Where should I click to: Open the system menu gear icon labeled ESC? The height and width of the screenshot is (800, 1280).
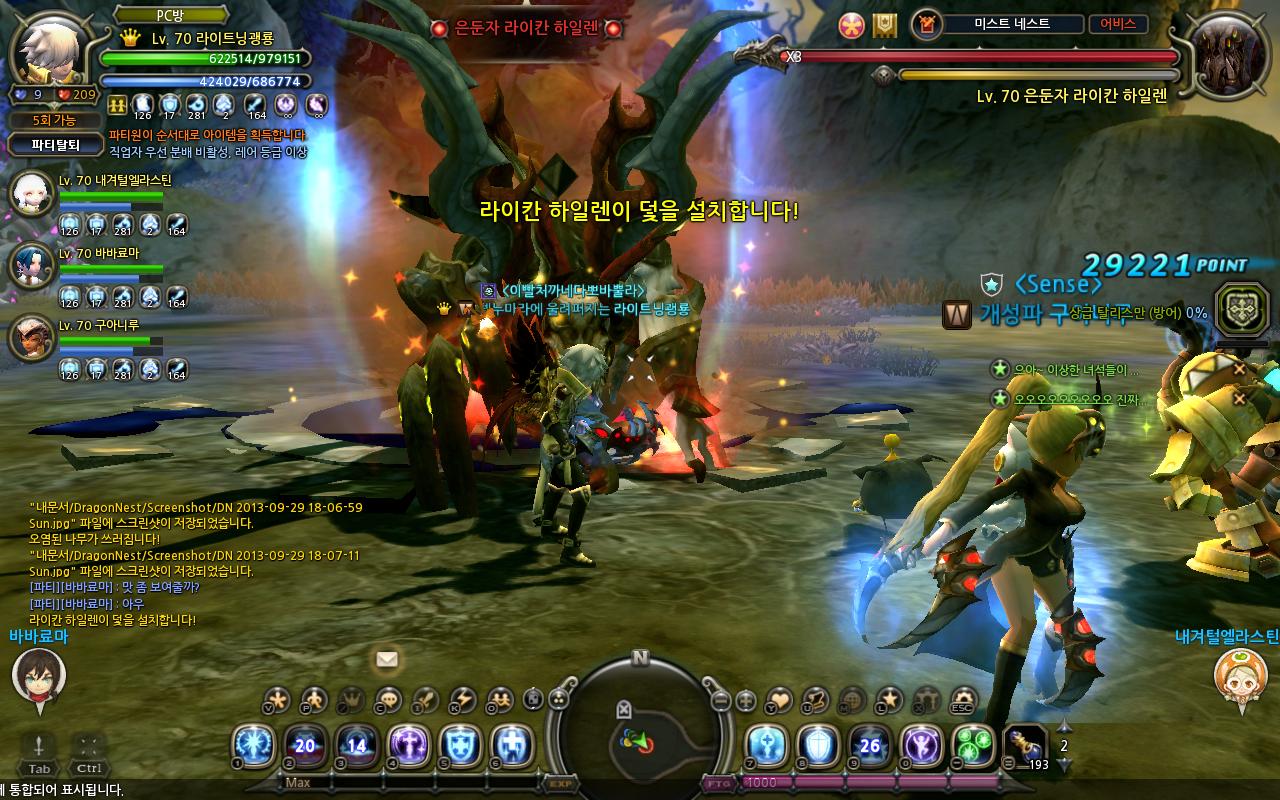[x=964, y=699]
